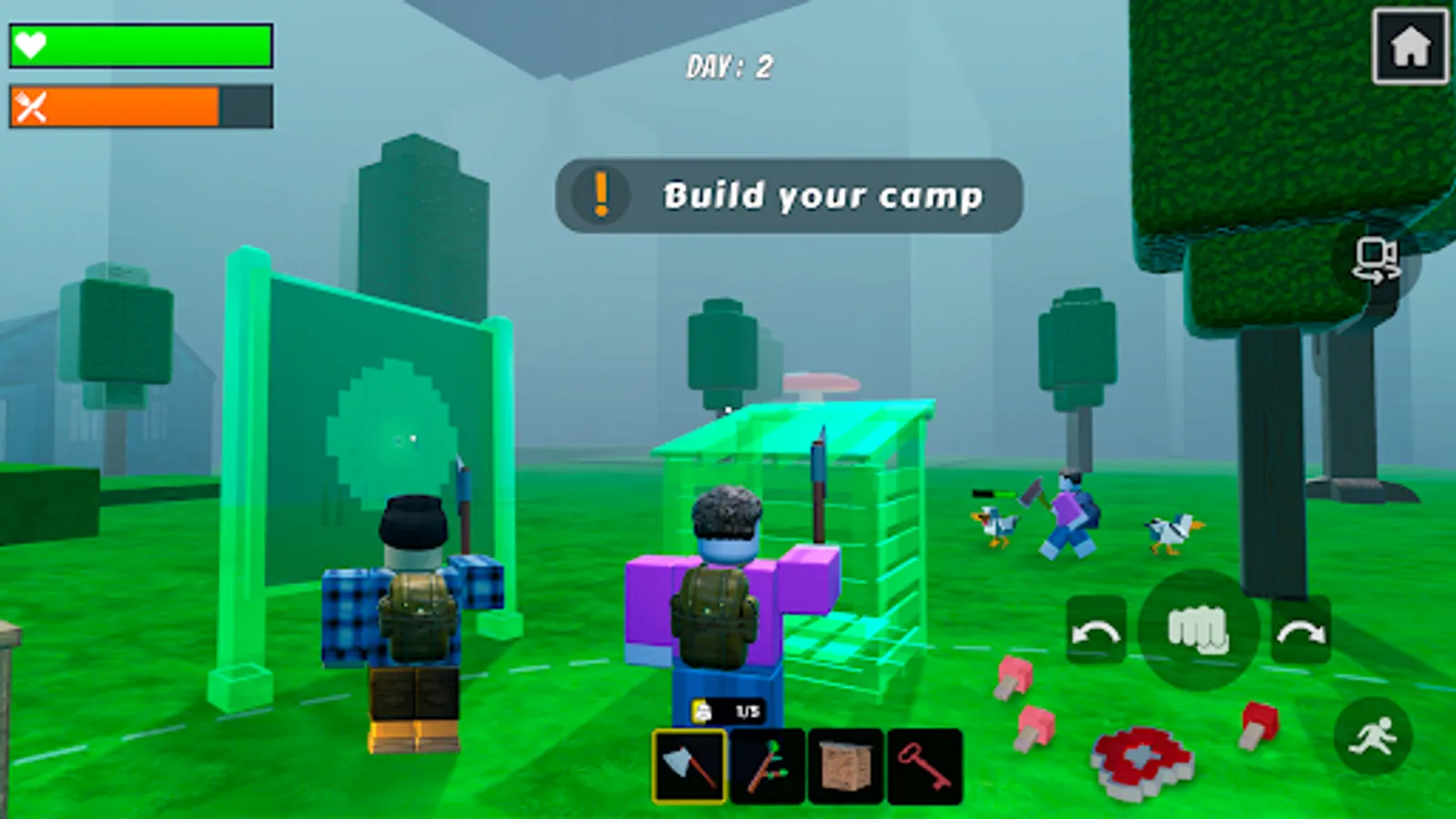Click the DAY: 2 counter
The height and width of the screenshot is (819, 1456).
pos(728,66)
